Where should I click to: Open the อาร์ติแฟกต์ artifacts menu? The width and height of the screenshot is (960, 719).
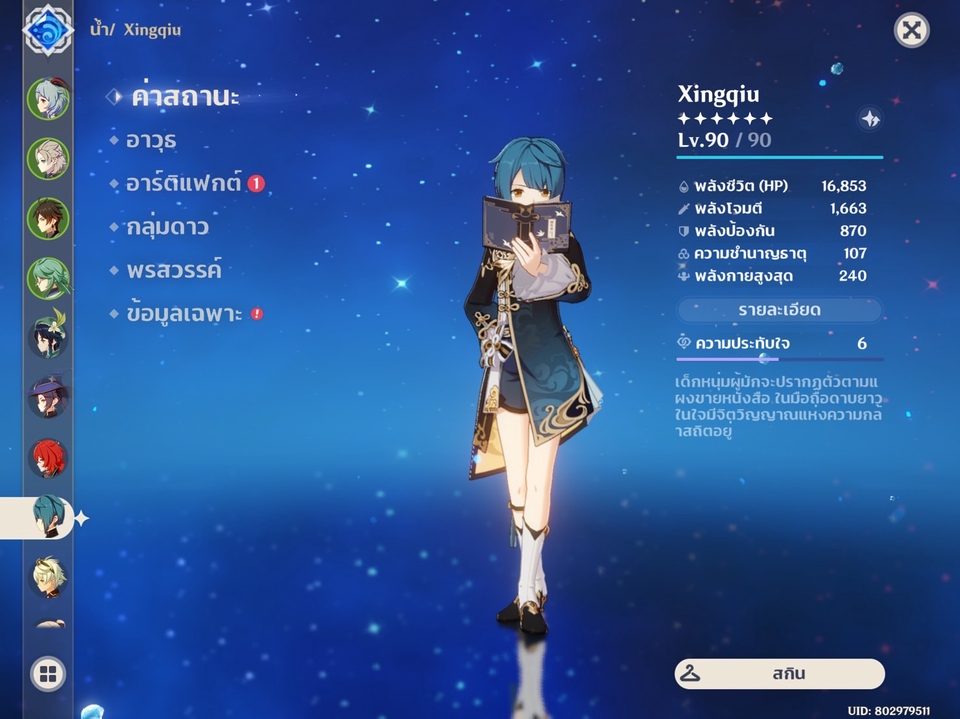185,184
